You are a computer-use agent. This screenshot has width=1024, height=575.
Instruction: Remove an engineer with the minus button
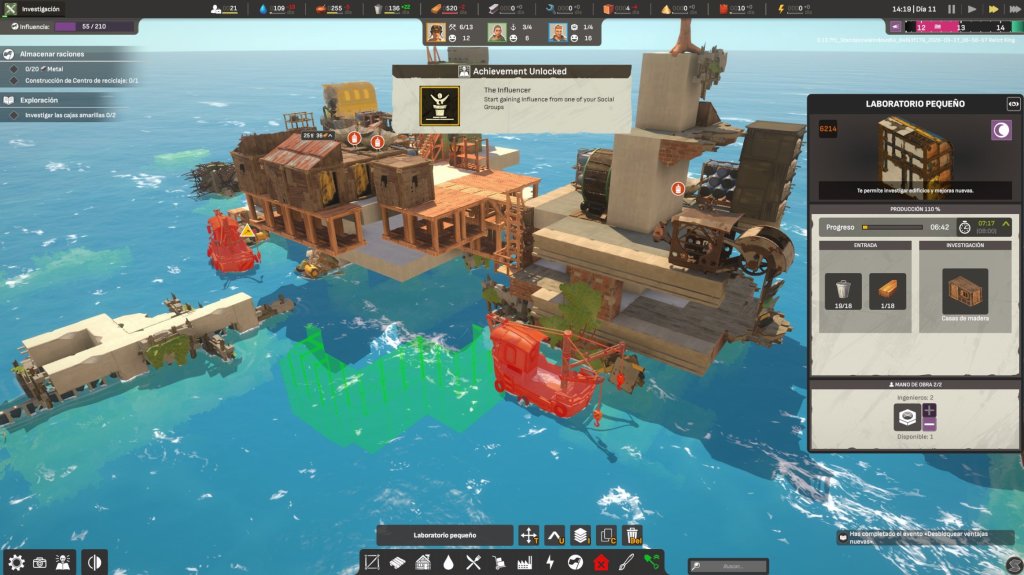coord(930,425)
